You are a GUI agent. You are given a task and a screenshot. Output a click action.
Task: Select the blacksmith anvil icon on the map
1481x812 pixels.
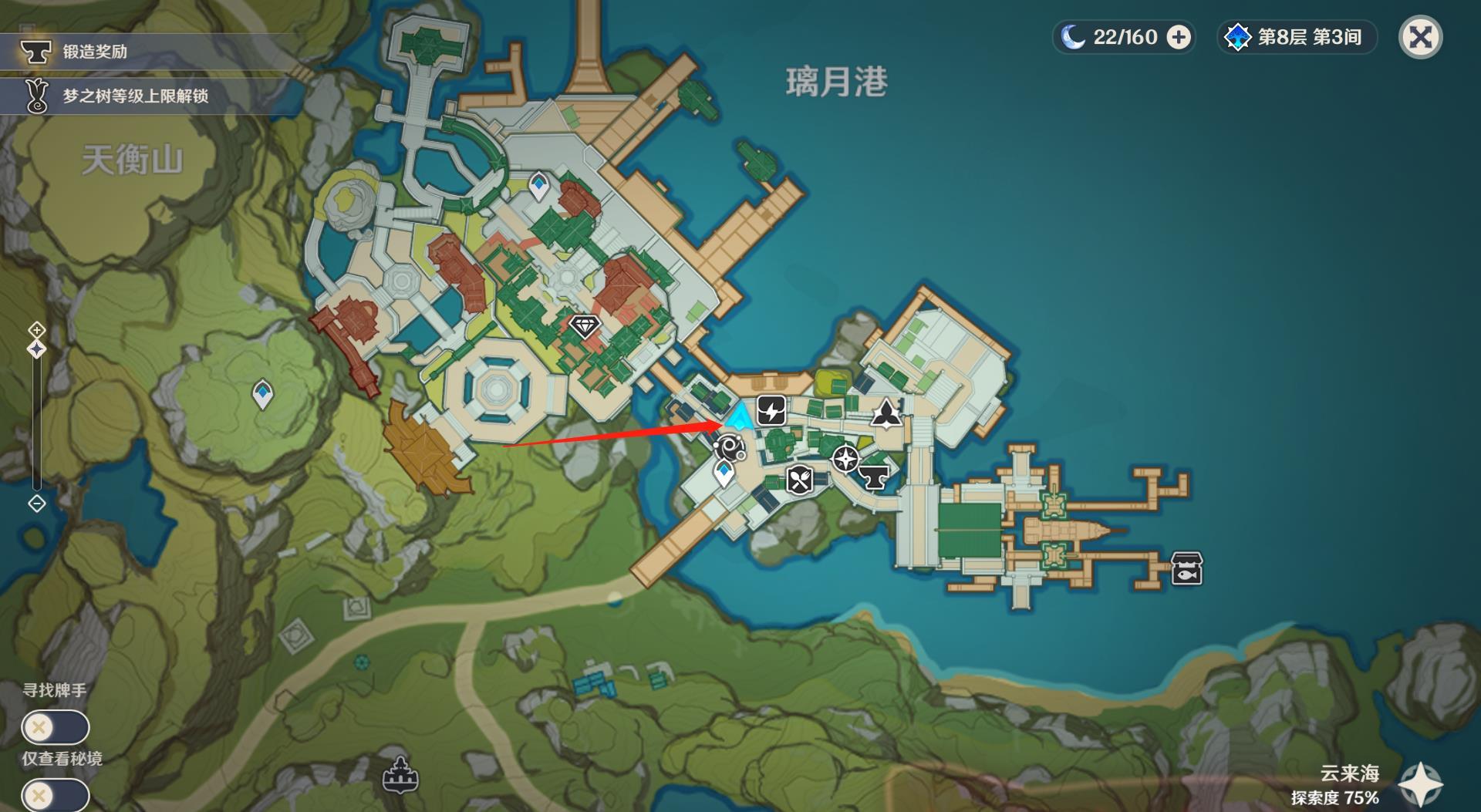875,477
